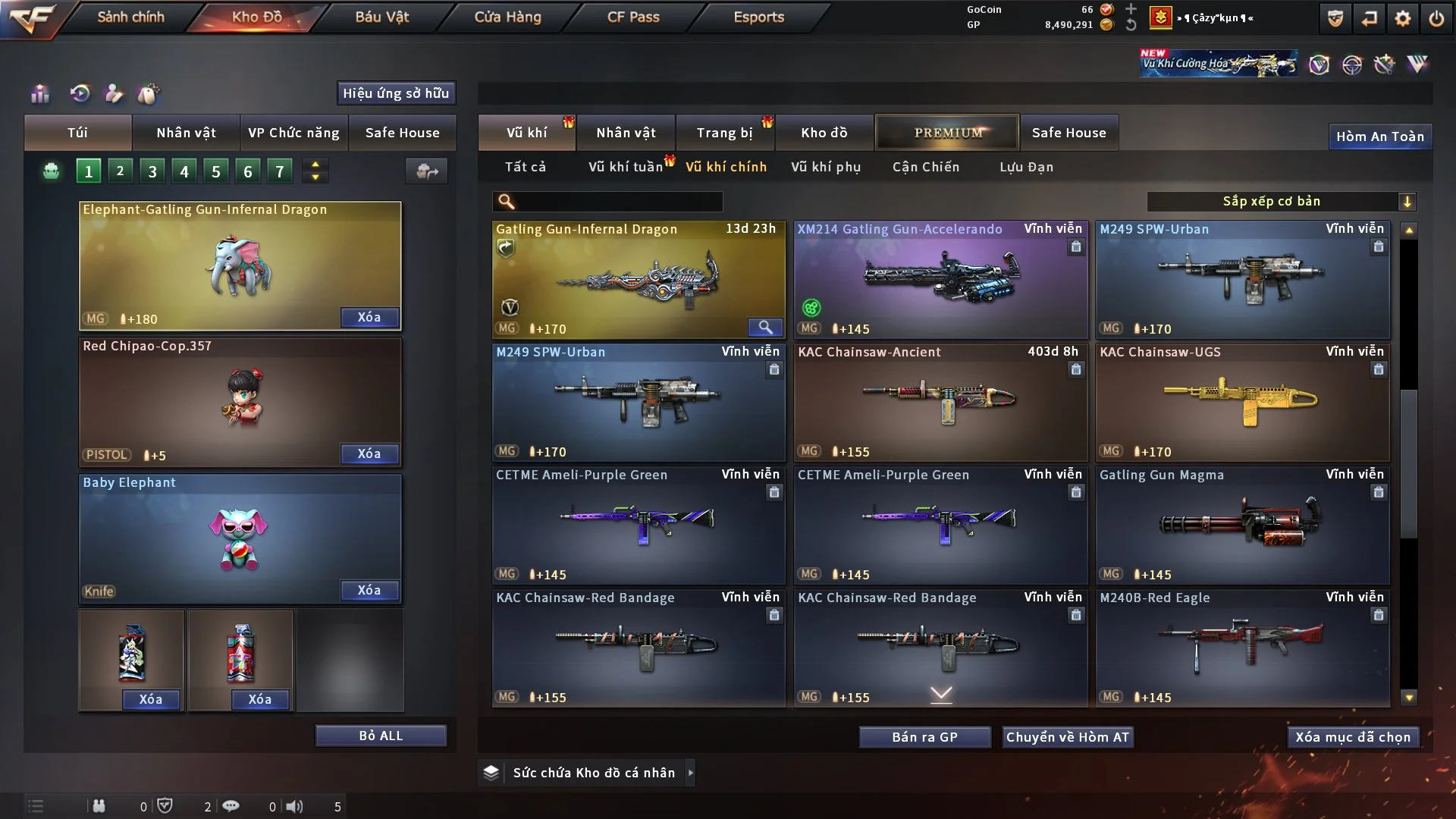Open the Sắp xếp cơ bản sort dropdown
Image resolution: width=1456 pixels, height=819 pixels.
pos(1280,202)
